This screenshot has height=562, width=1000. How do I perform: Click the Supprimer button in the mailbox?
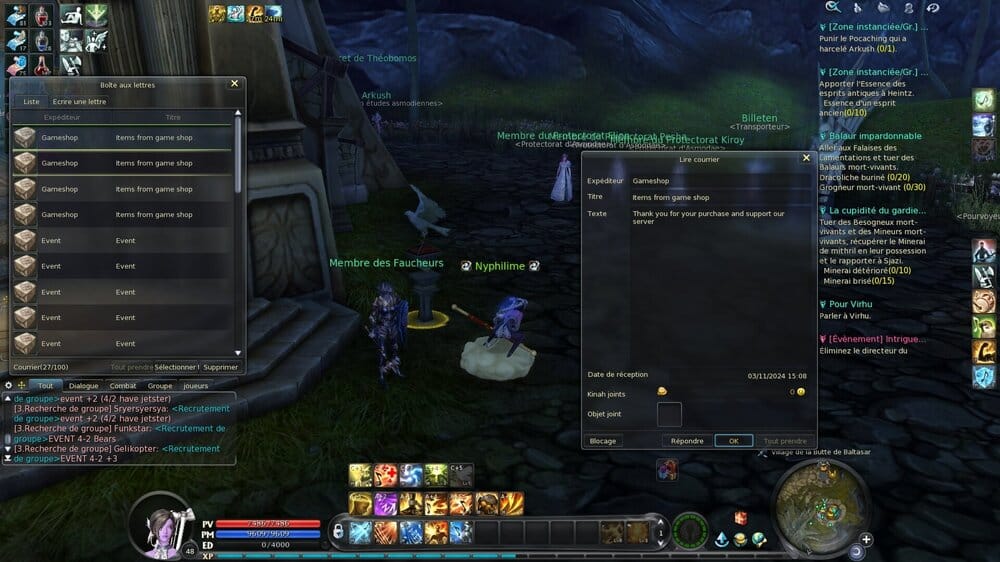[221, 367]
